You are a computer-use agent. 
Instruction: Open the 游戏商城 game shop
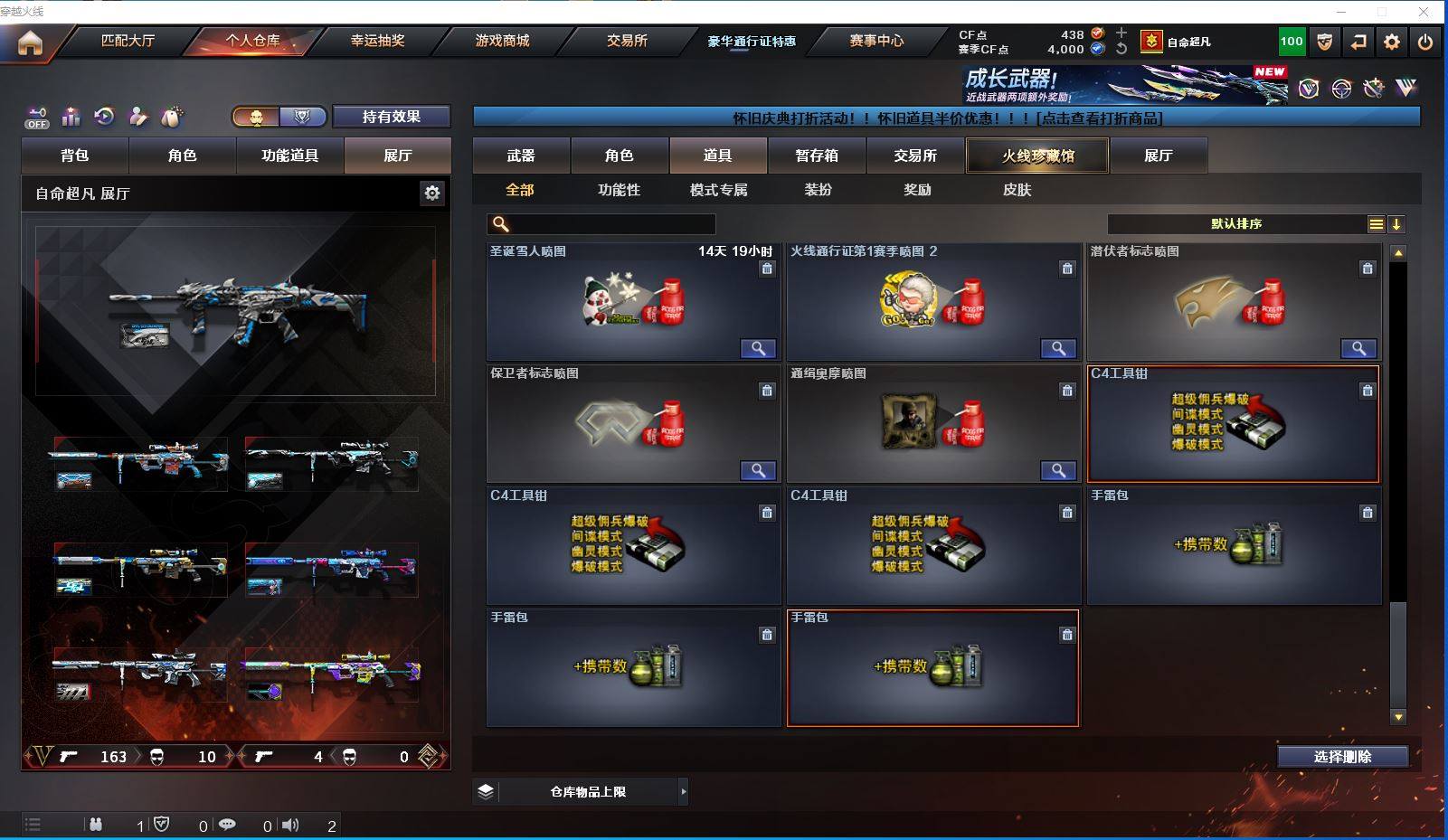tap(502, 41)
